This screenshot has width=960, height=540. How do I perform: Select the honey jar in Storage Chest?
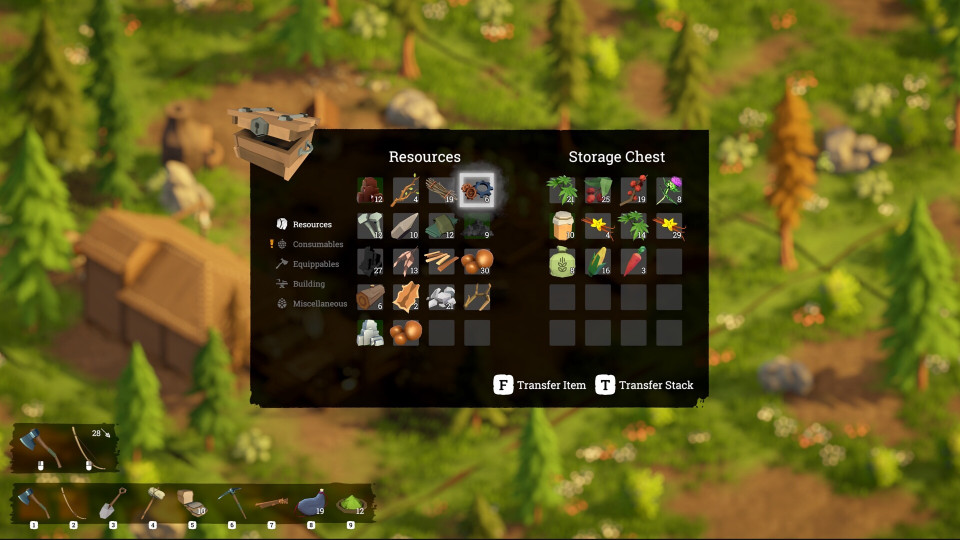(x=562, y=226)
